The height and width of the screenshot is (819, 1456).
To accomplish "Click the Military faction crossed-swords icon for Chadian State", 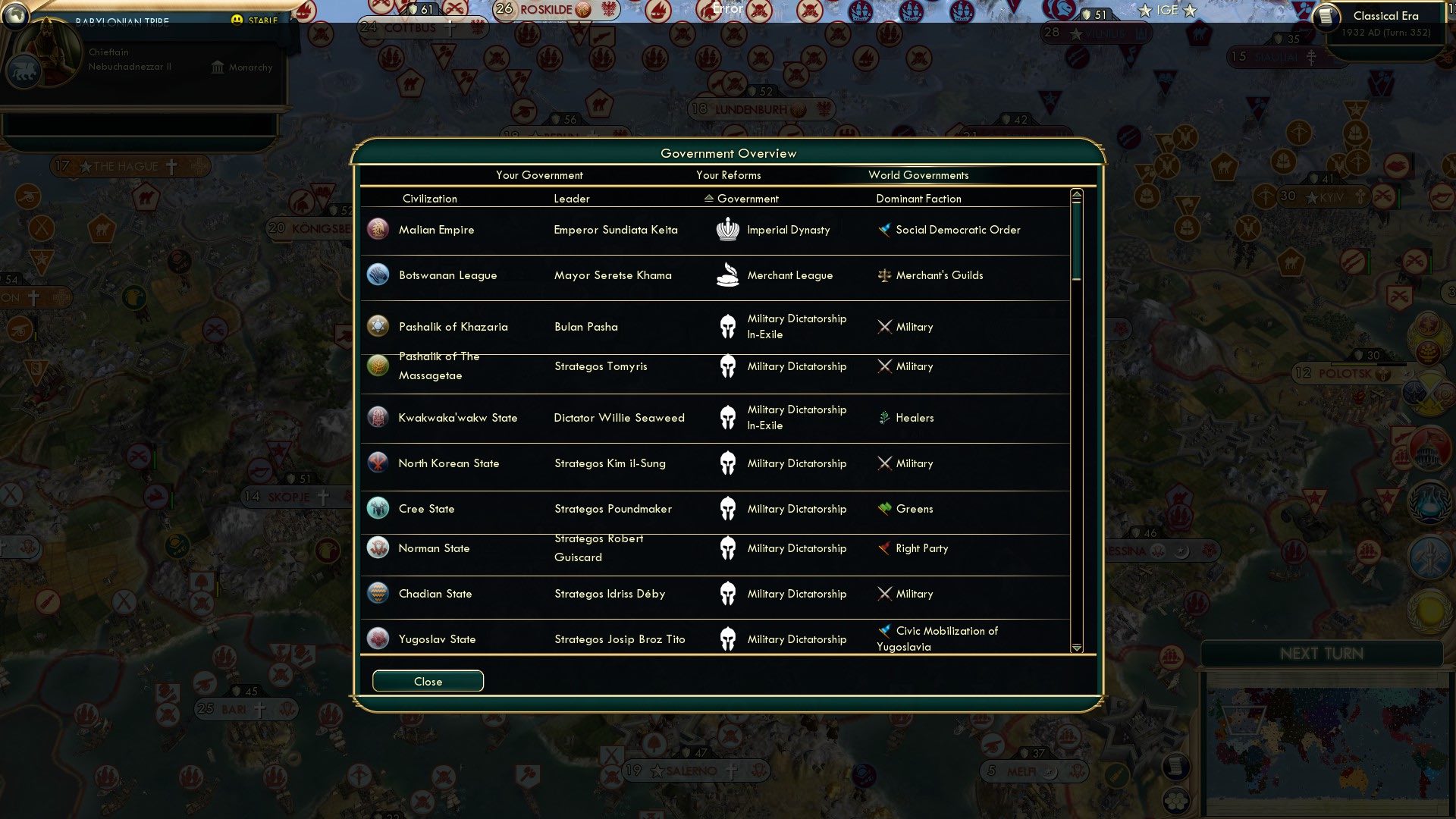I will (x=884, y=594).
